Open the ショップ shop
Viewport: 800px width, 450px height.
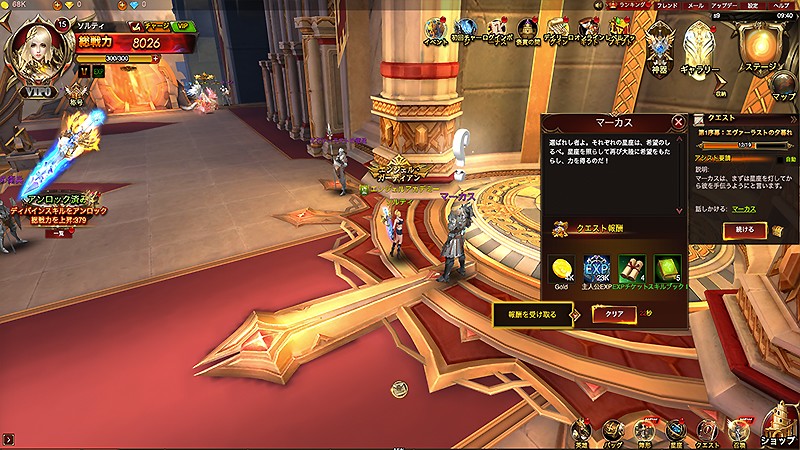point(778,425)
